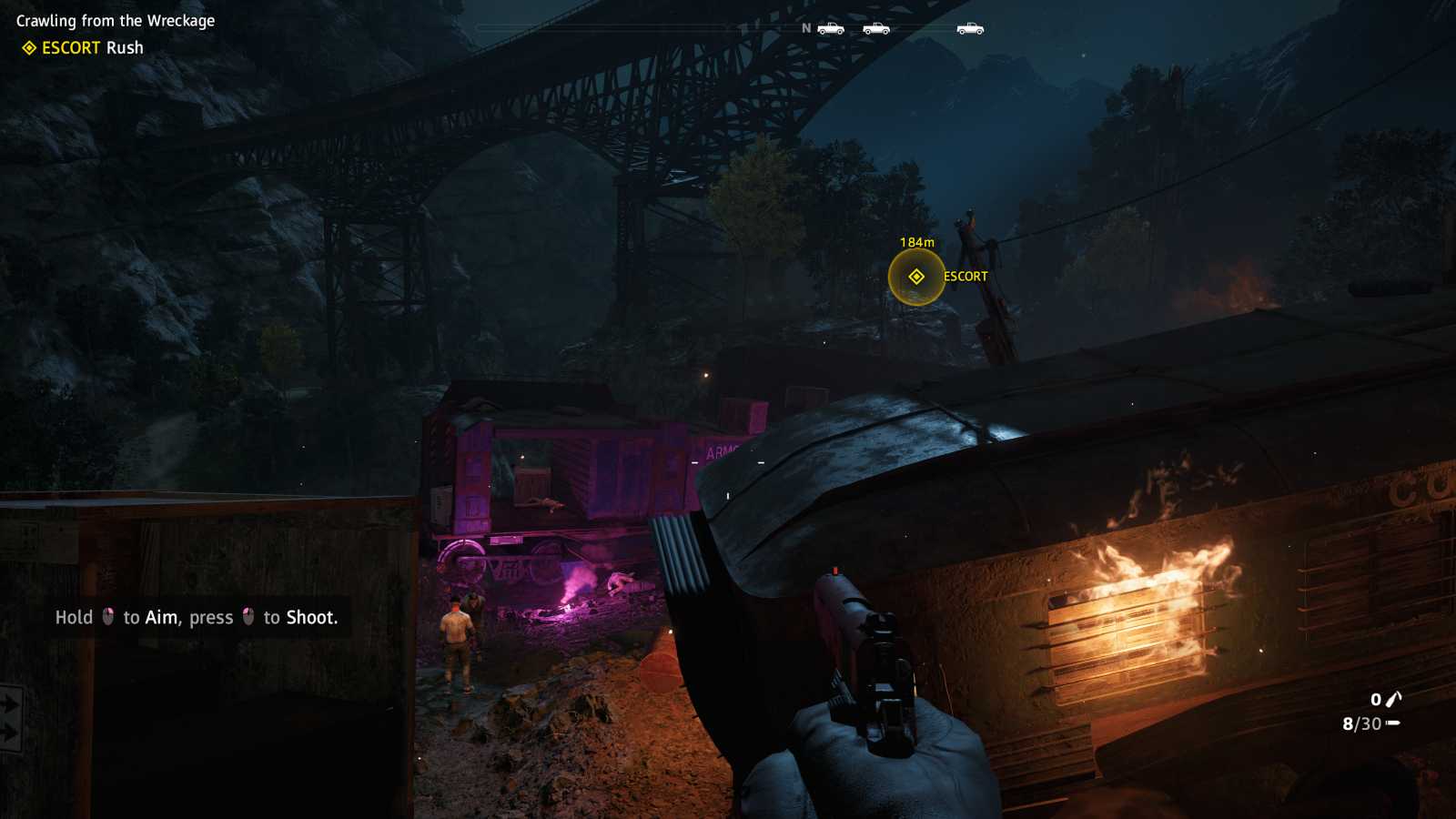Image resolution: width=1456 pixels, height=819 pixels.
Task: Select the leftmost vehicle icon on the compass
Action: (831, 27)
